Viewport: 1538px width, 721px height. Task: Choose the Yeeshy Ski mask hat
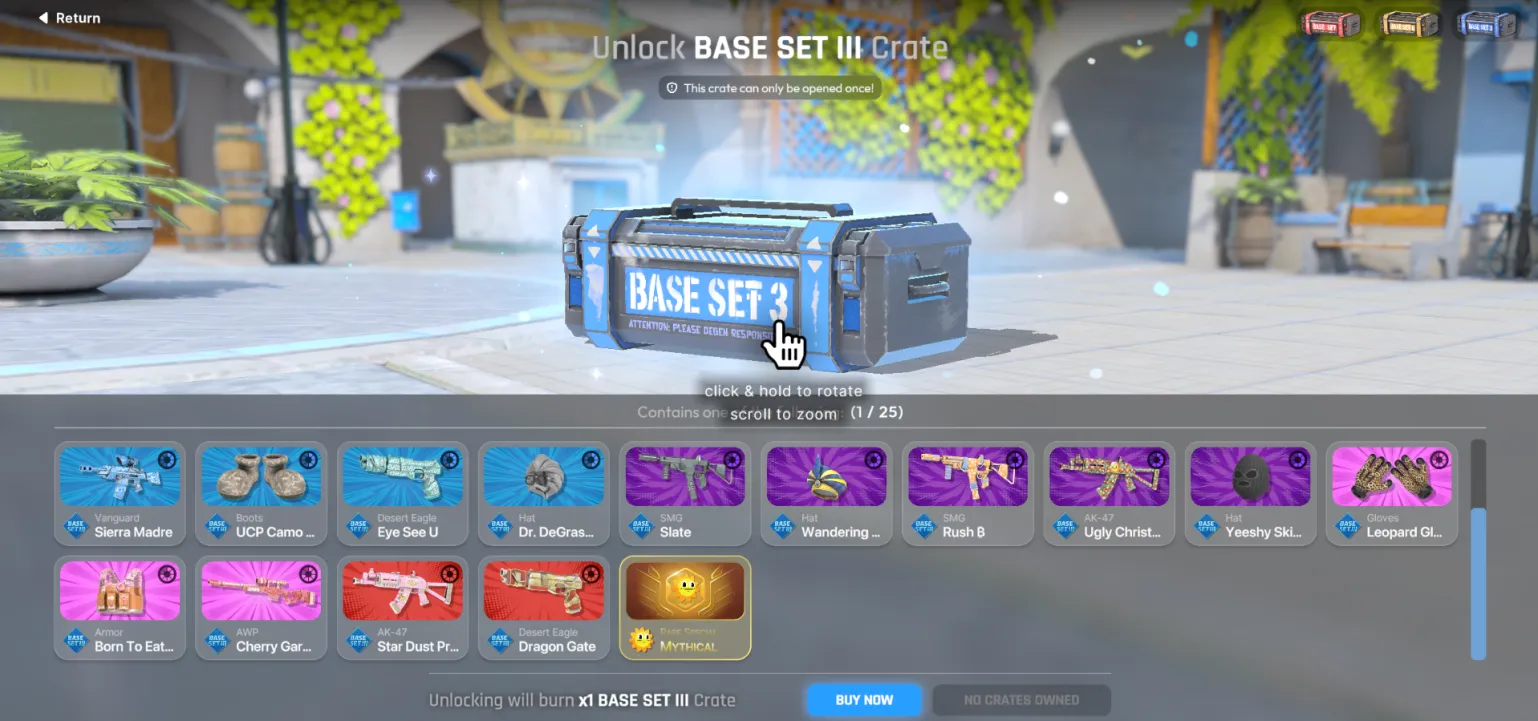(x=1251, y=494)
